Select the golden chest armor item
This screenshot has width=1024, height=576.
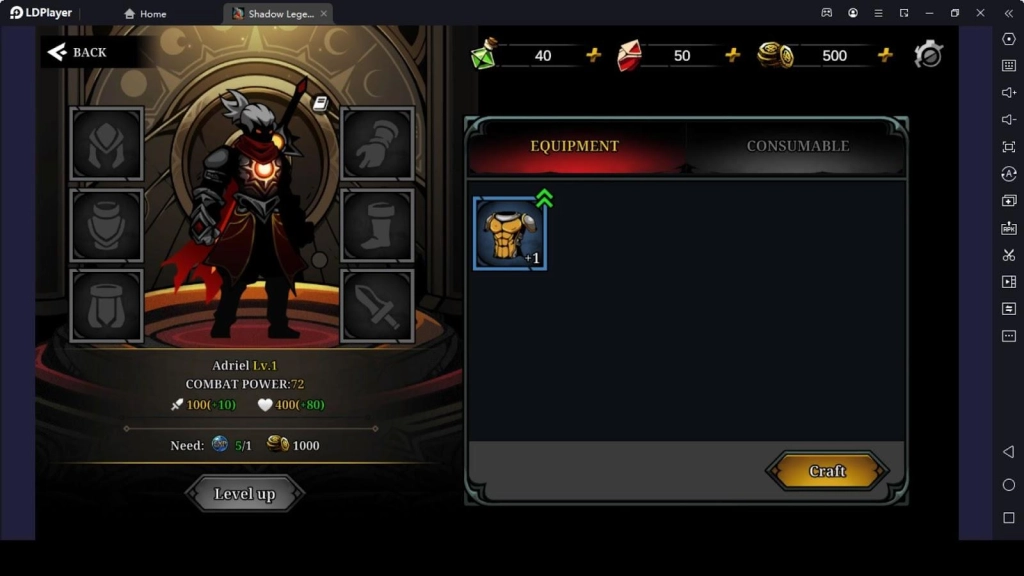coord(509,234)
